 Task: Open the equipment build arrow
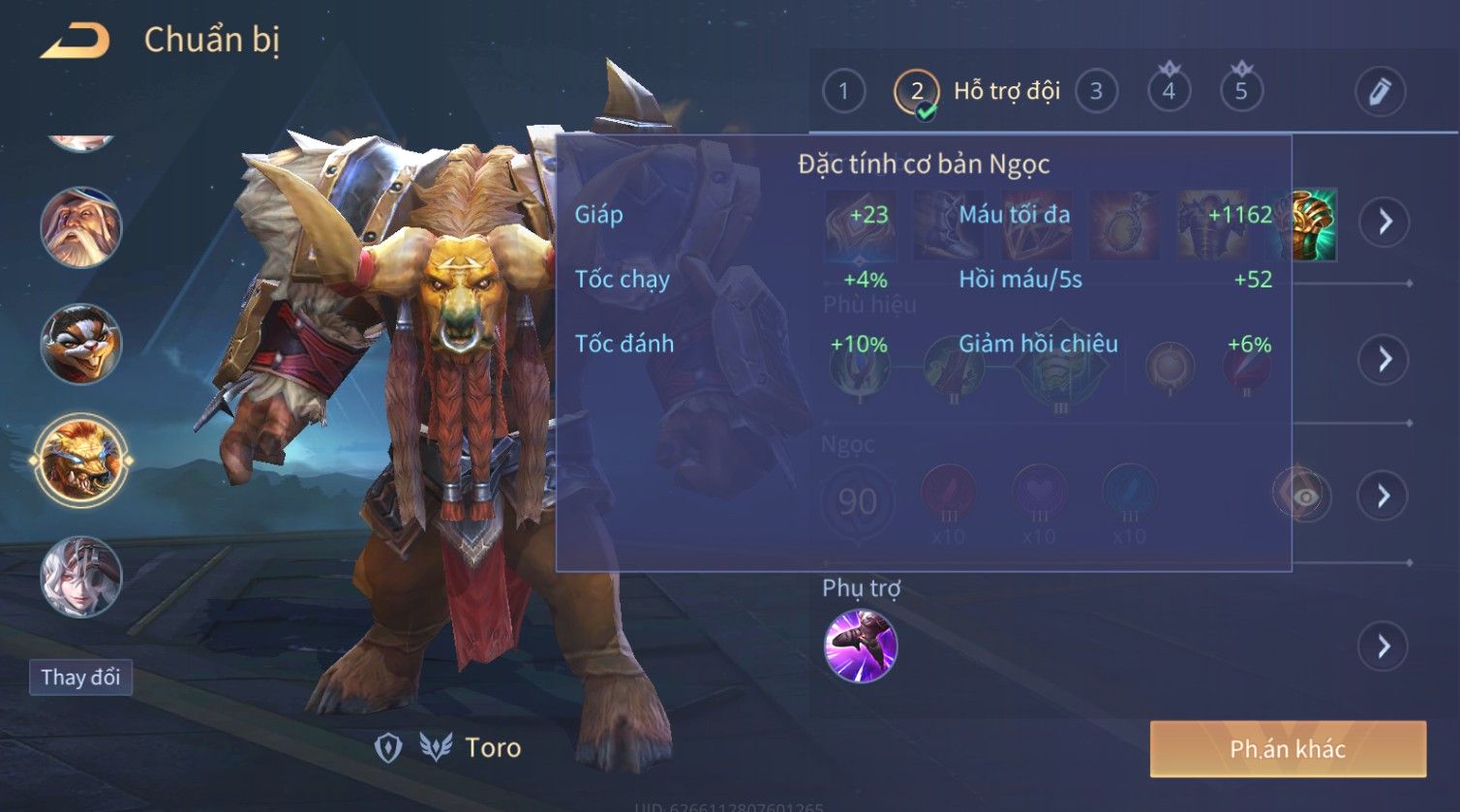[1384, 223]
